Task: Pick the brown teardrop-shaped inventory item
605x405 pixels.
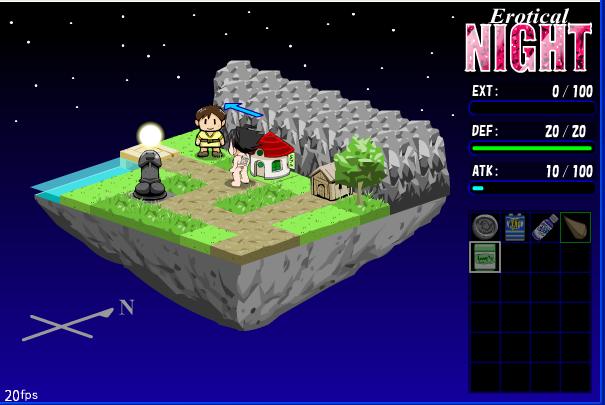Action: coord(575,227)
